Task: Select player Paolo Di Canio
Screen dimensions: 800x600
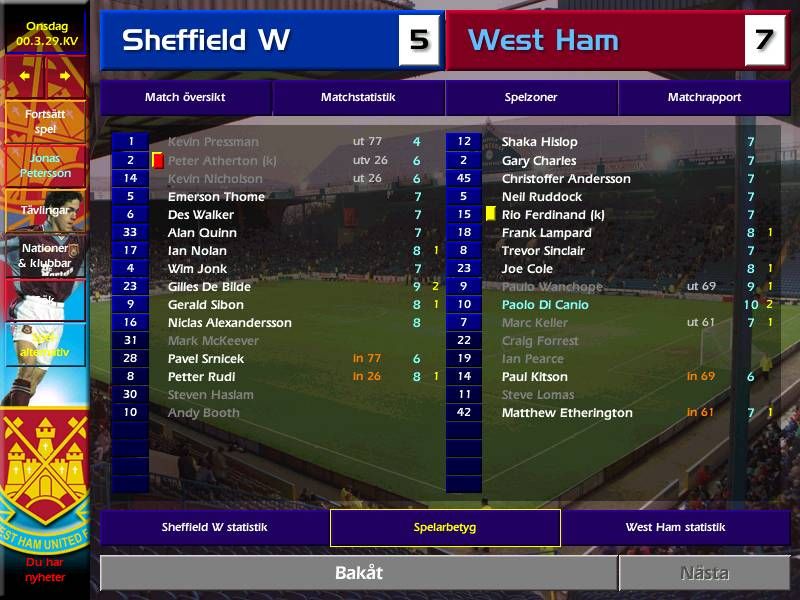Action: pos(545,305)
